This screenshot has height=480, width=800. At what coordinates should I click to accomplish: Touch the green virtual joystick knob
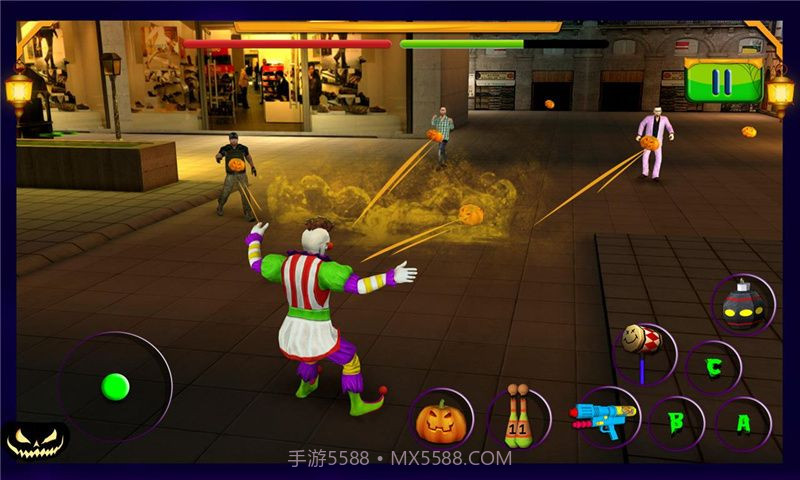116,386
